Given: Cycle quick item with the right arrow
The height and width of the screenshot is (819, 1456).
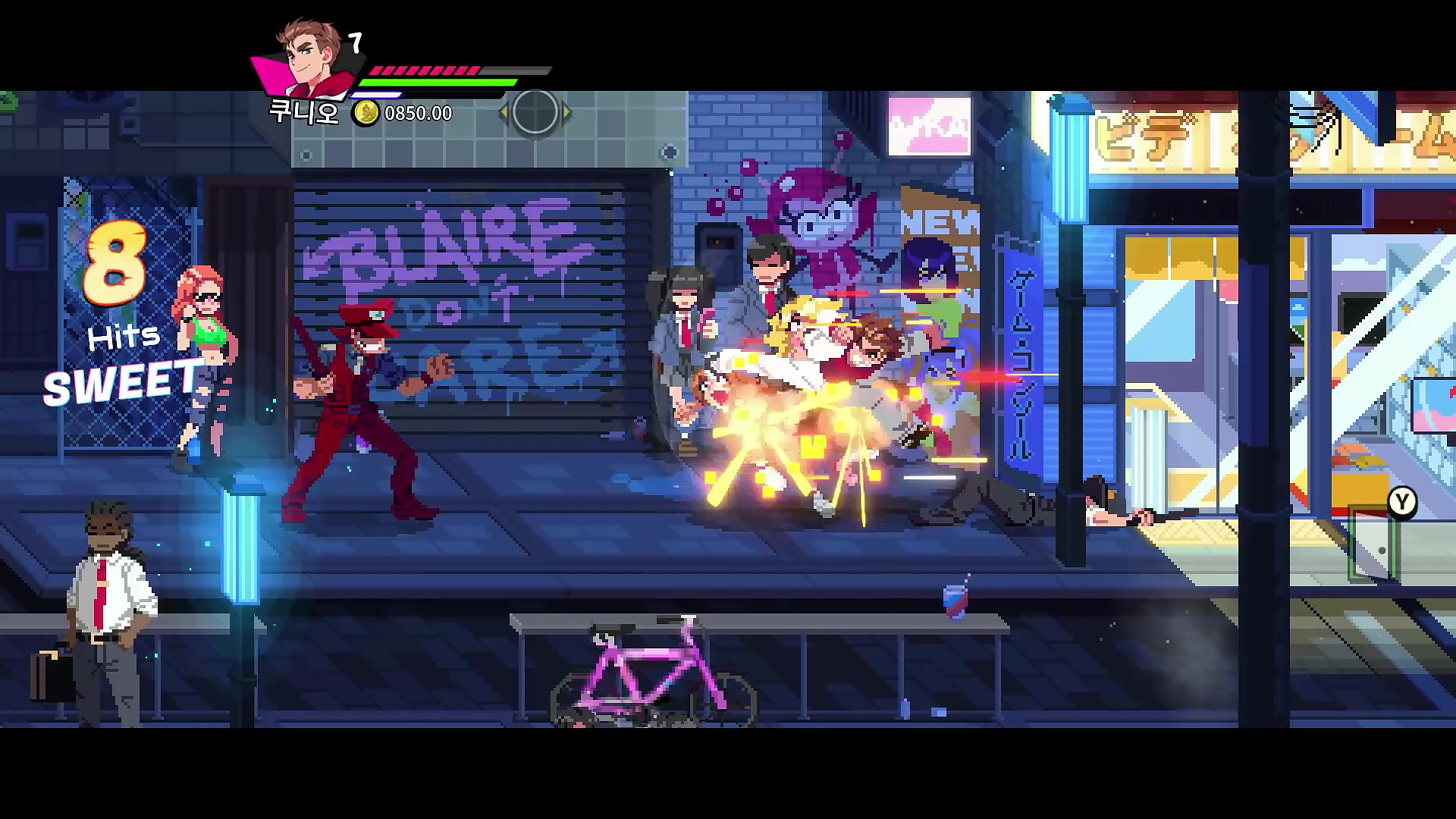Looking at the screenshot, I should [566, 113].
